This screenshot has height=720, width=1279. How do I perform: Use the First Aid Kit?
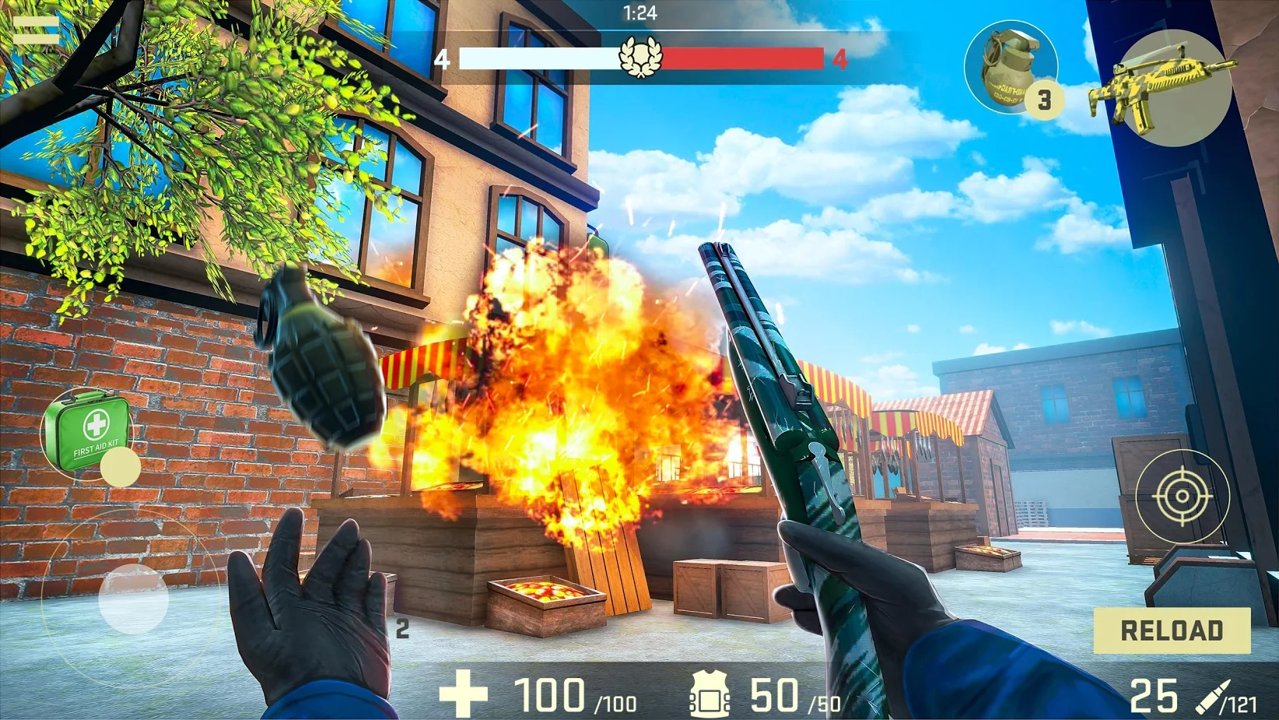[88, 430]
